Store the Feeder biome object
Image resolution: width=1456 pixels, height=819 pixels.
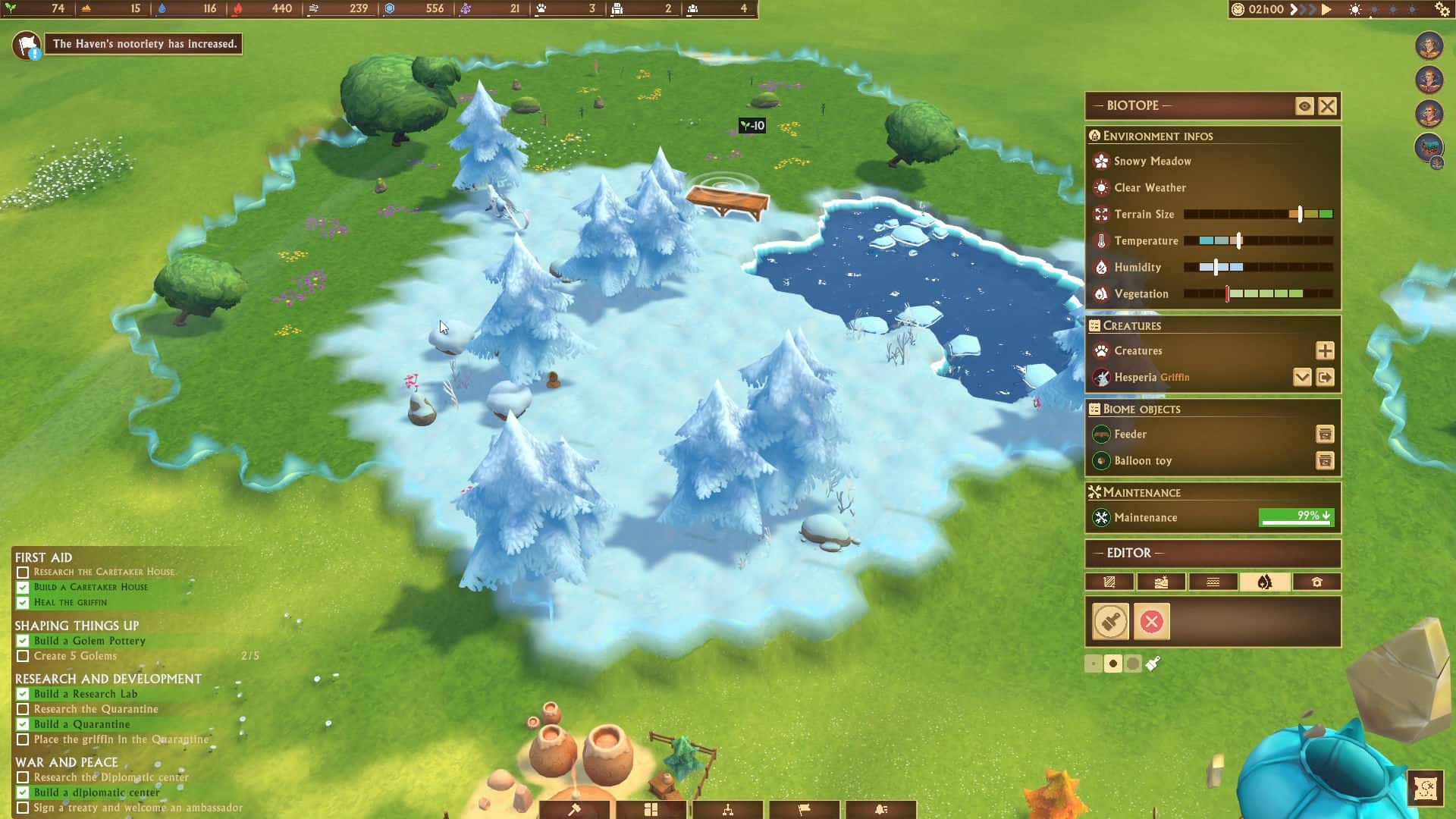coord(1325,434)
